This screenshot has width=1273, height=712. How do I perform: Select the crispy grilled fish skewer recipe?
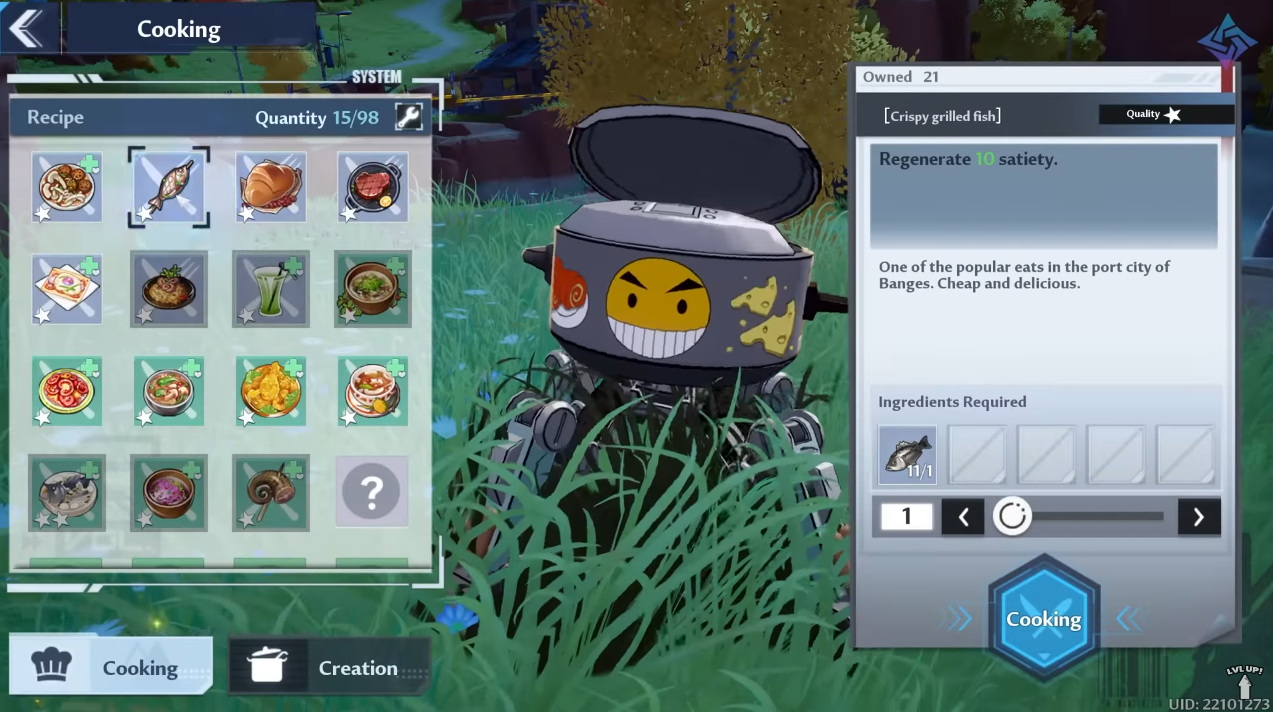pos(169,187)
